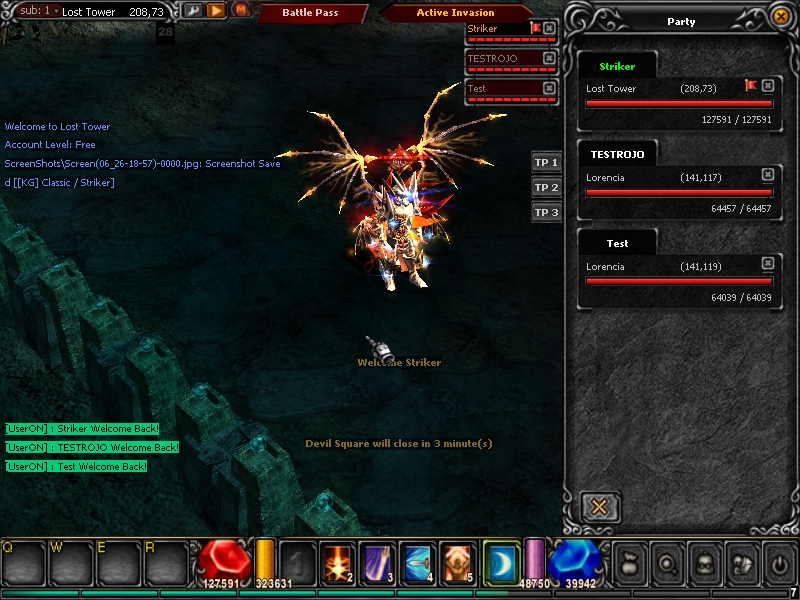
Task: Activate the skill in hotbar slot 4
Action: pos(417,562)
